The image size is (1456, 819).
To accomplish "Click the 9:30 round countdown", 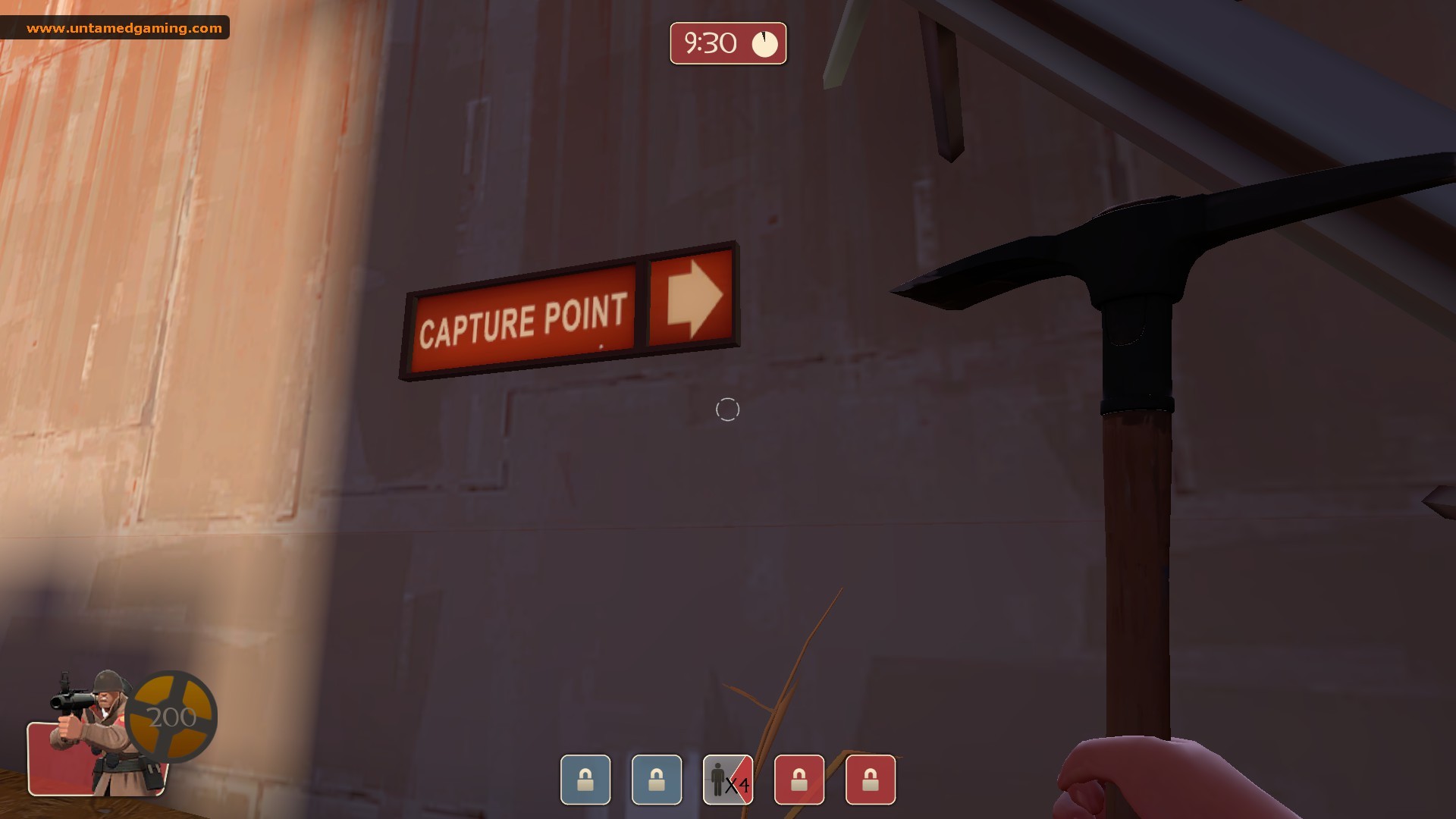I will (711, 43).
